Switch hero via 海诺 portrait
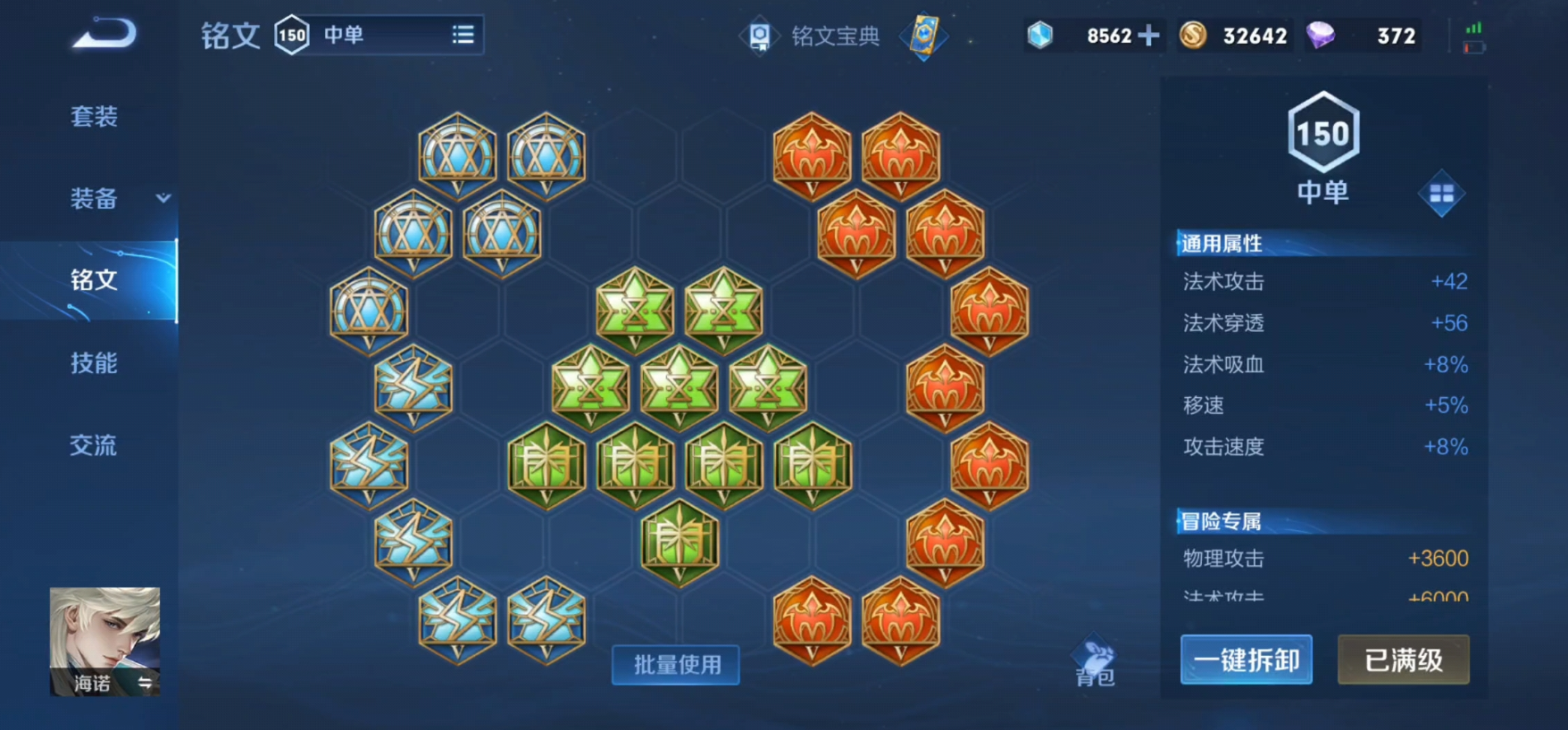 (104, 641)
